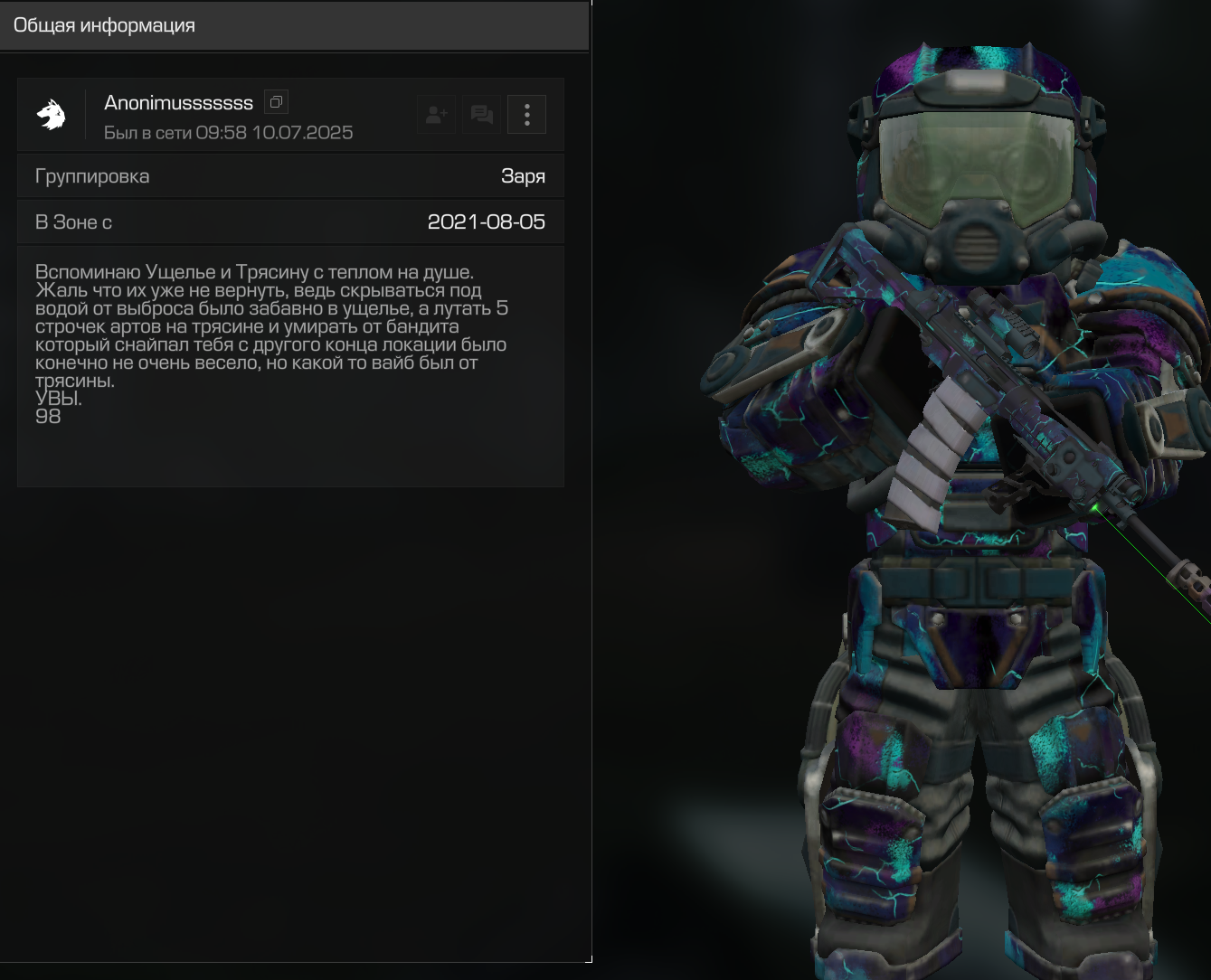
Task: Open chat with the speech bubbles button
Action: pyautogui.click(x=482, y=115)
